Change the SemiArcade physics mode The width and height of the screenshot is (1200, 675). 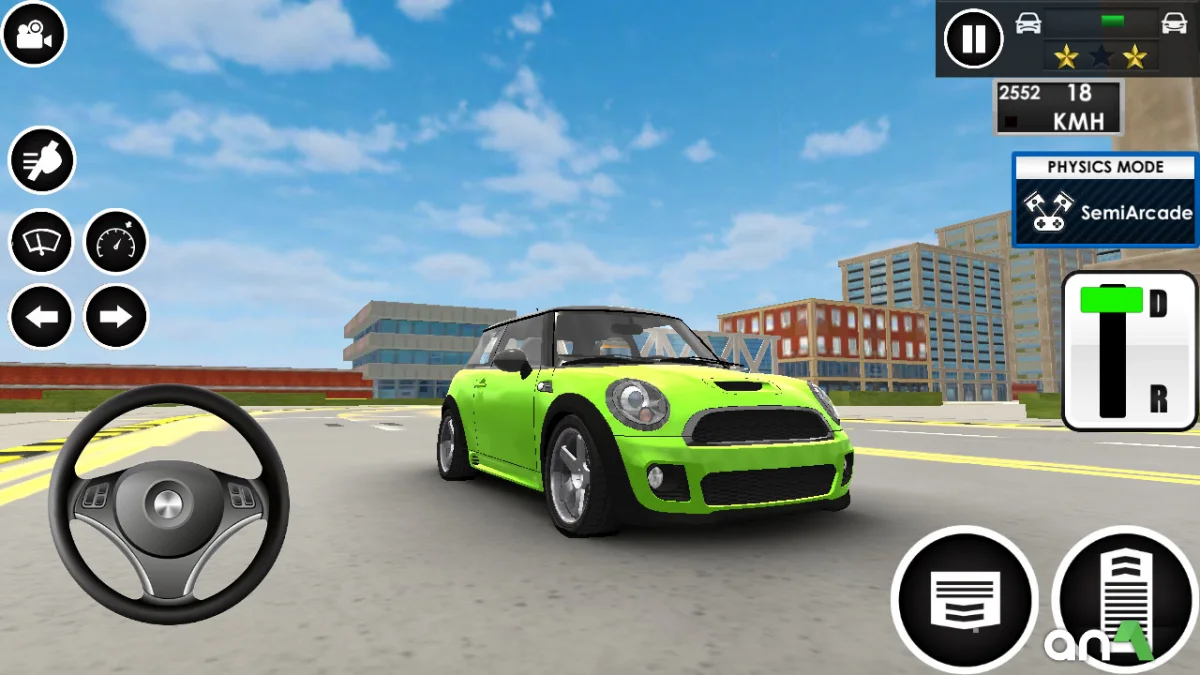[1105, 200]
